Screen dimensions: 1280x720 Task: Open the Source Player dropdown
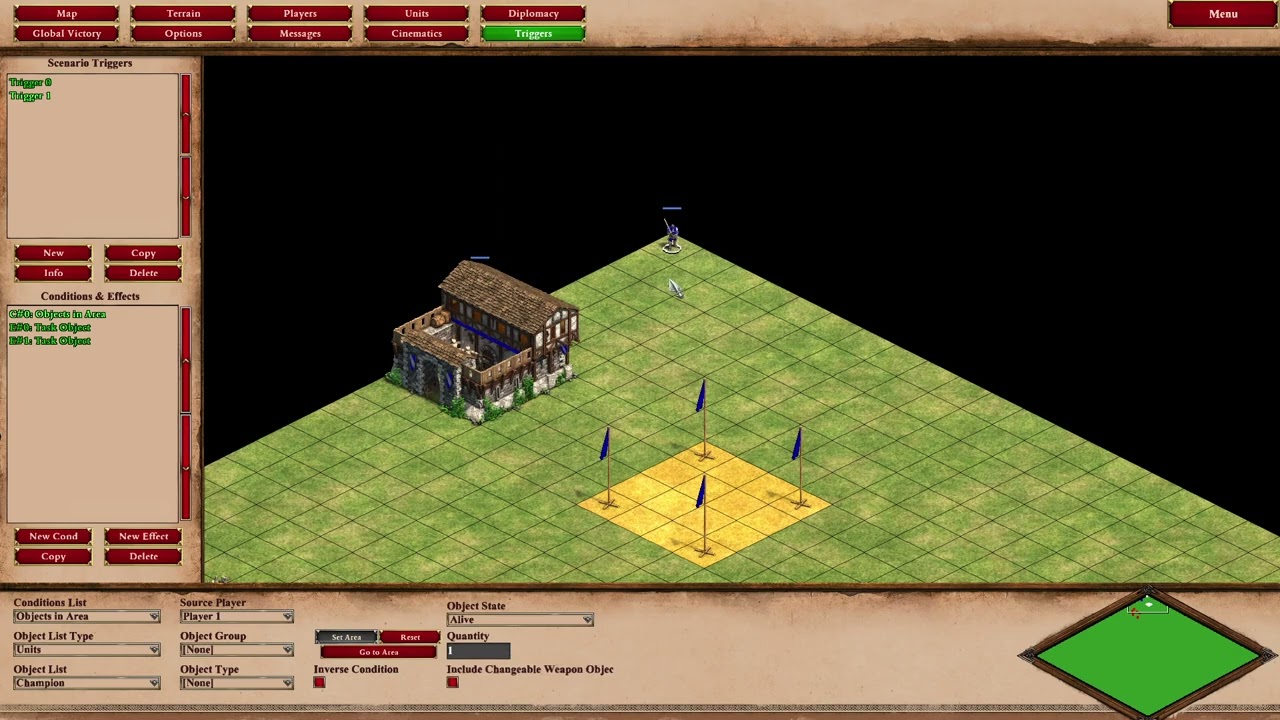236,616
